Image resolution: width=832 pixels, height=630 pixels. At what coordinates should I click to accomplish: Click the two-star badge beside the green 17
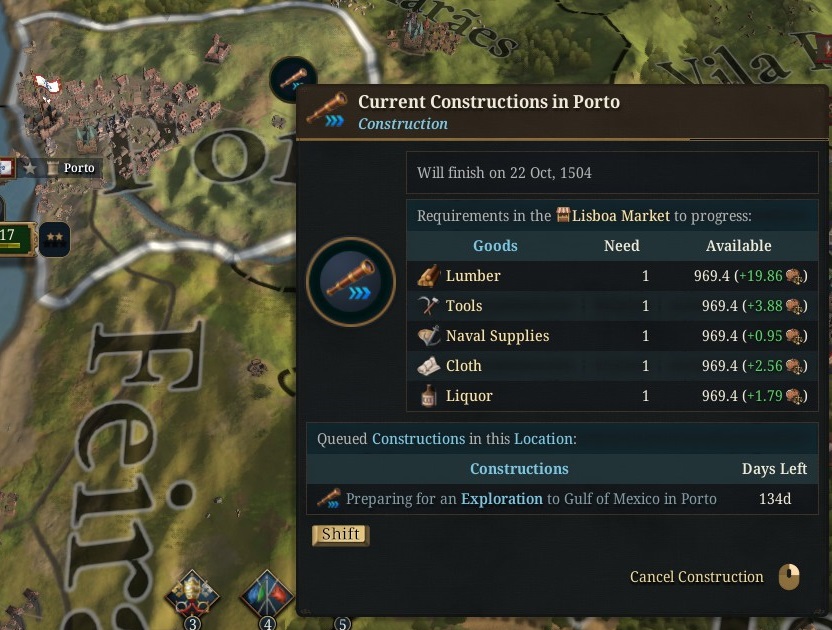click(54, 240)
